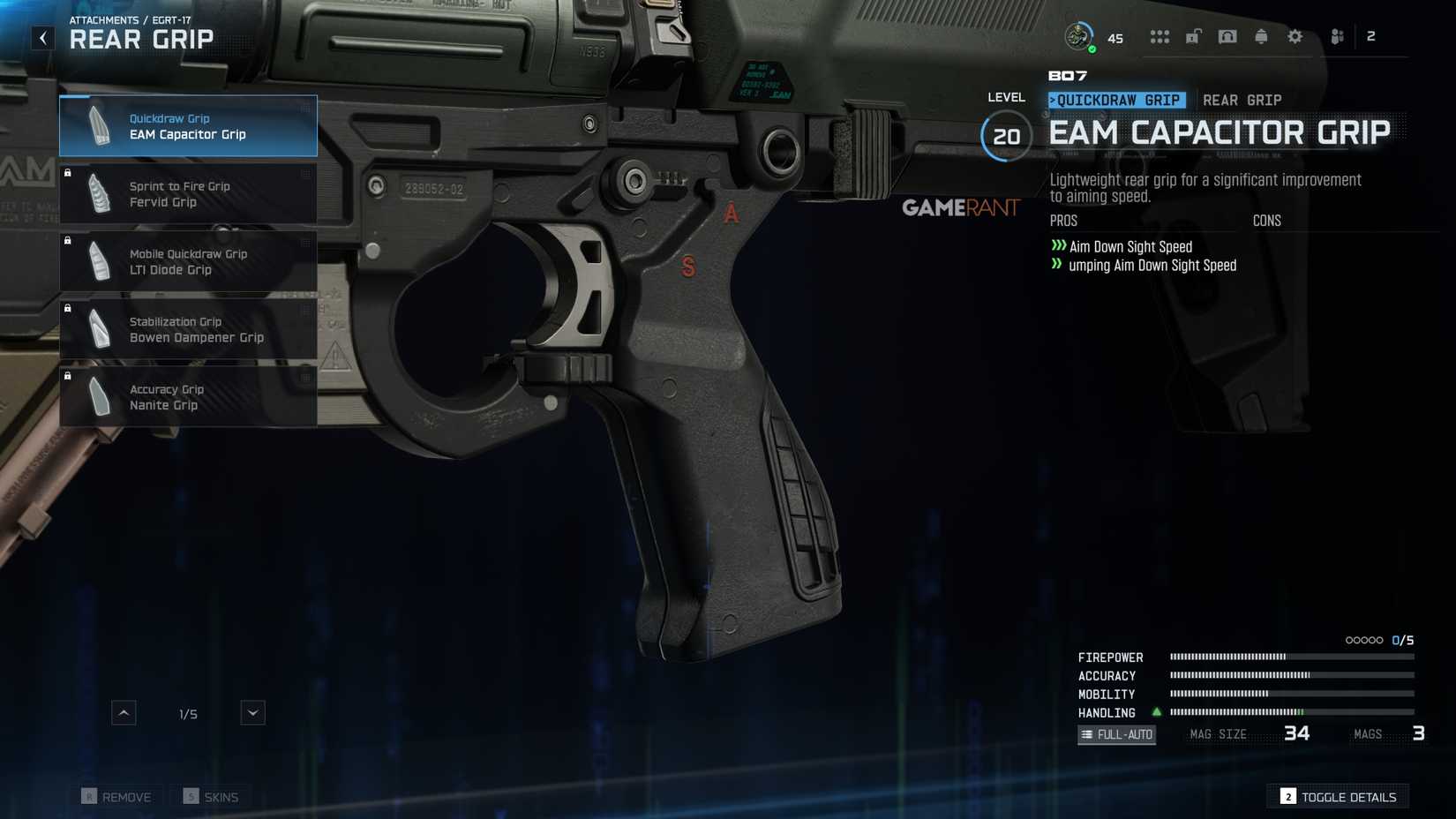Screen dimensions: 1456x819
Task: Open the six-dot grid menu
Action: (1160, 36)
